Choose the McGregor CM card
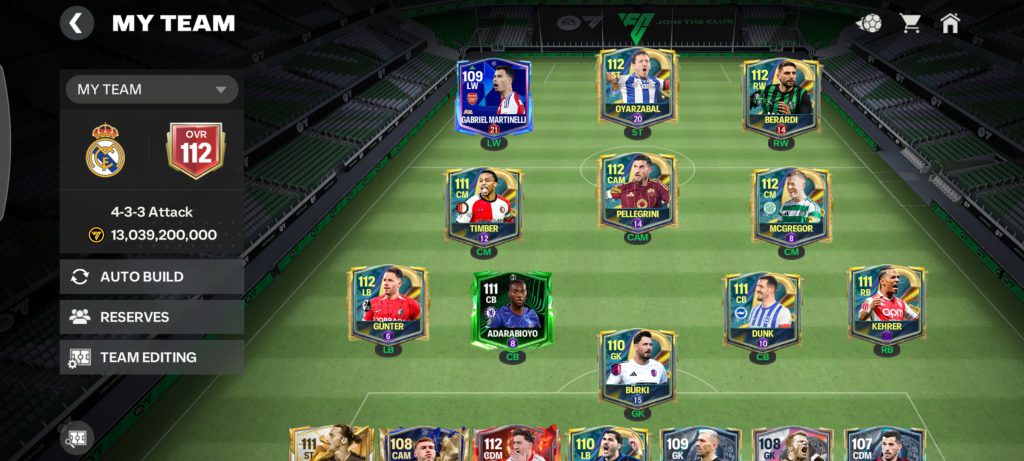 pyautogui.click(x=791, y=206)
